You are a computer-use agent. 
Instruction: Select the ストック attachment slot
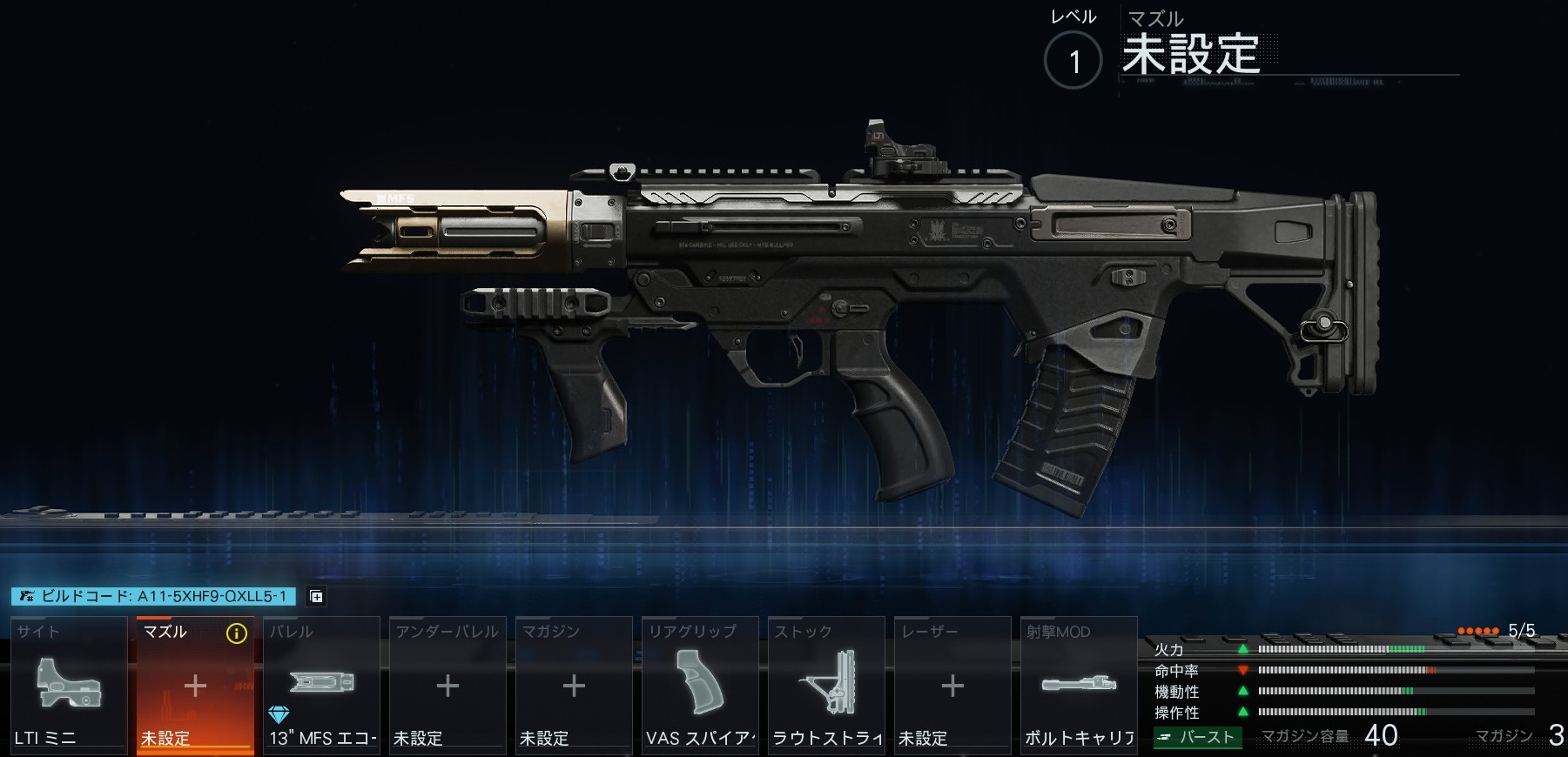(x=826, y=685)
